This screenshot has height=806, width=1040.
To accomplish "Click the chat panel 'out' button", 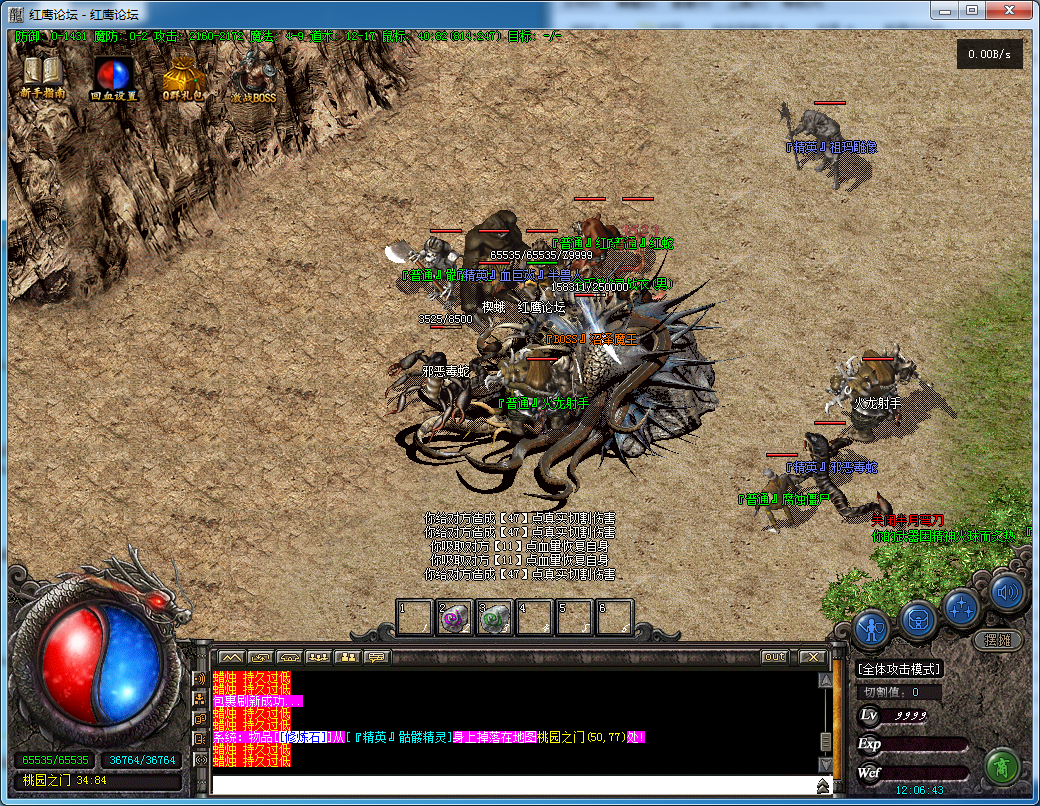I will [x=774, y=657].
